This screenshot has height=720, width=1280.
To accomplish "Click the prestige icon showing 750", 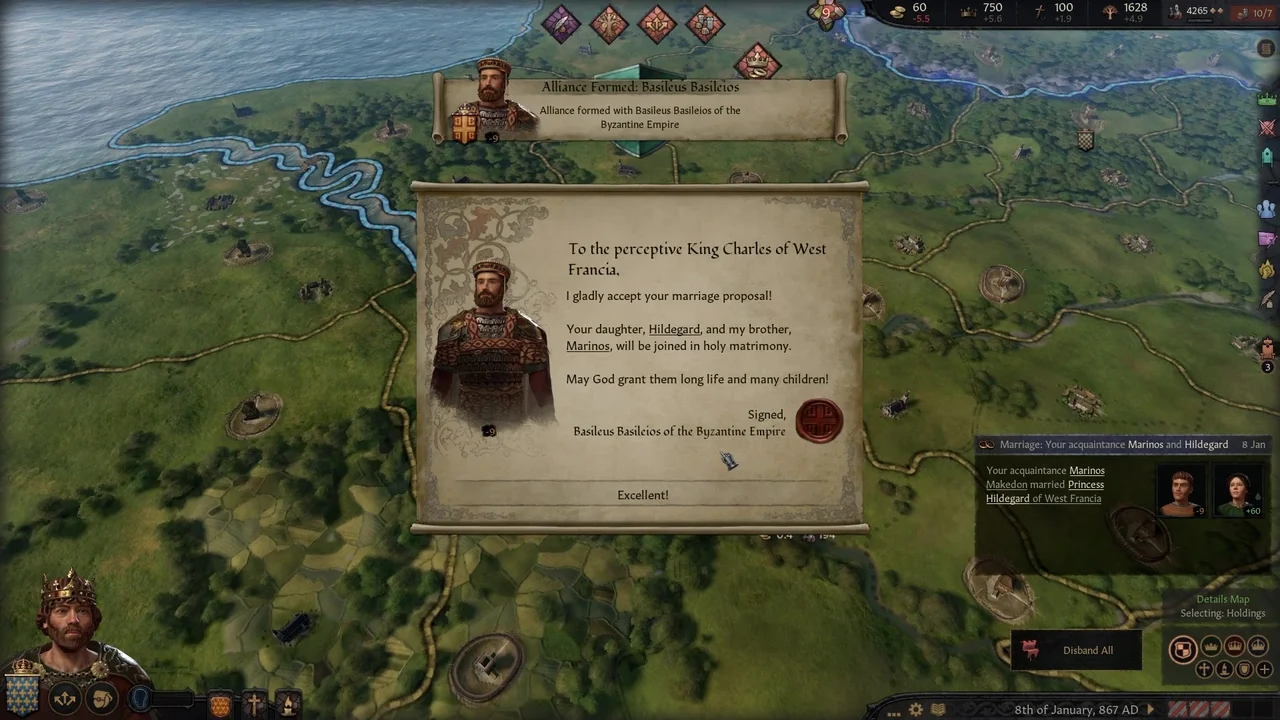I will coord(966,11).
